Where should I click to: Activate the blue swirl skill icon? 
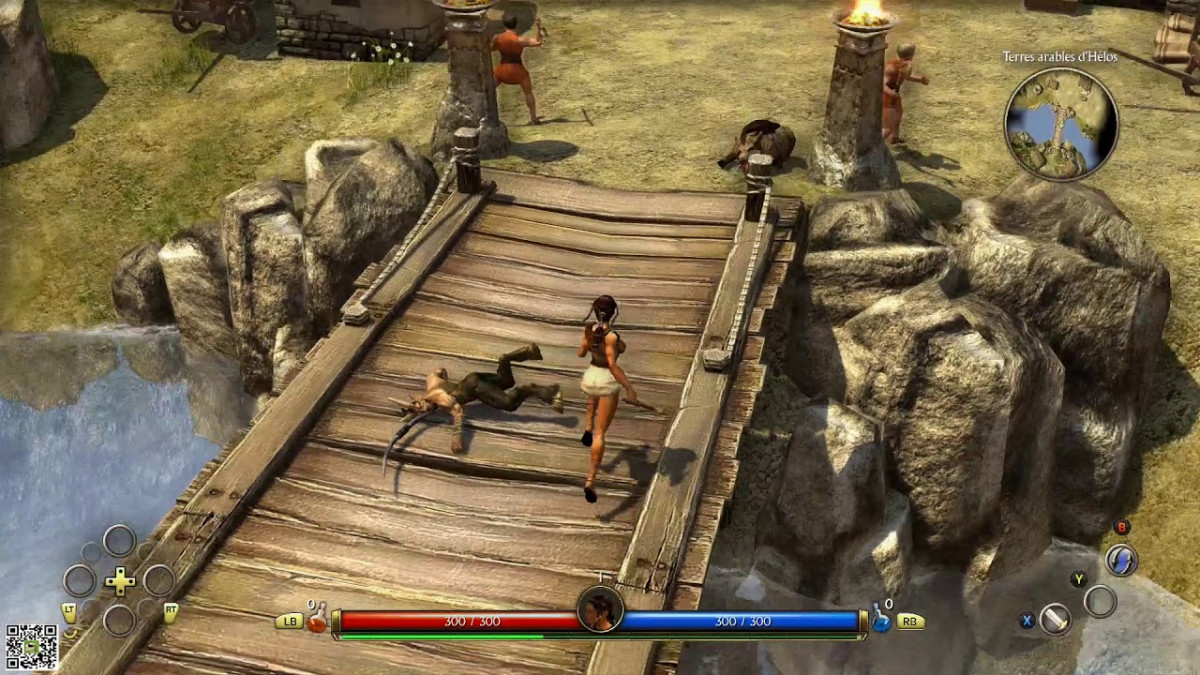[1121, 560]
